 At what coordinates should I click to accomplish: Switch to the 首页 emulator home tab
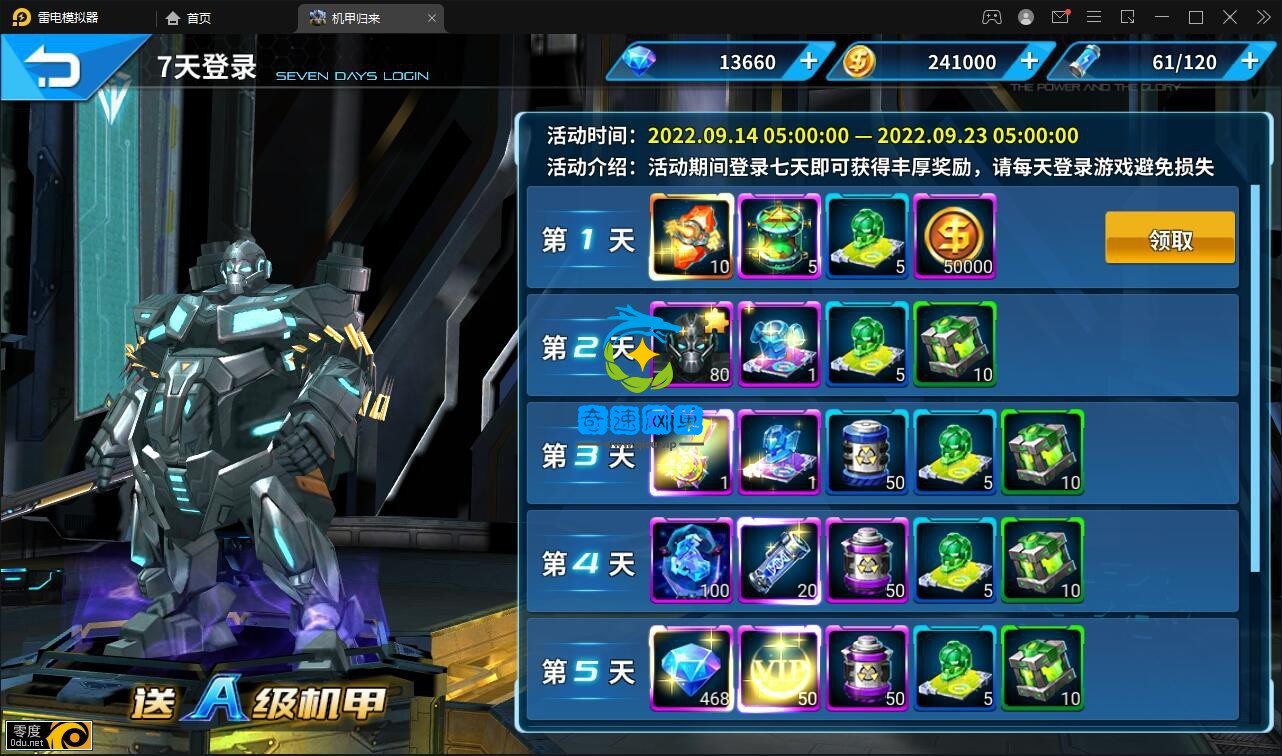pyautogui.click(x=188, y=18)
